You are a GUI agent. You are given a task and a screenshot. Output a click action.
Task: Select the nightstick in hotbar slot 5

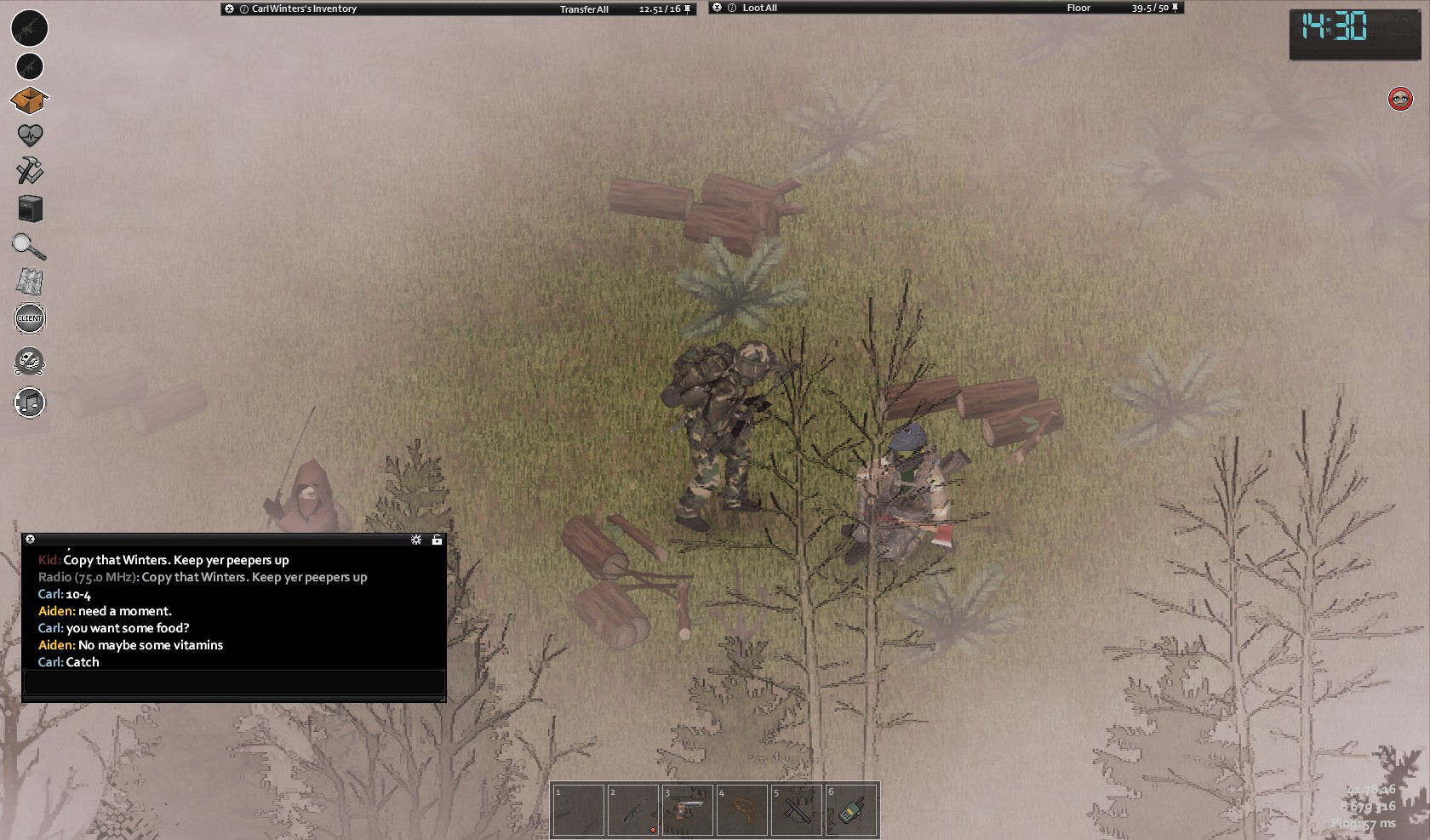tap(796, 809)
